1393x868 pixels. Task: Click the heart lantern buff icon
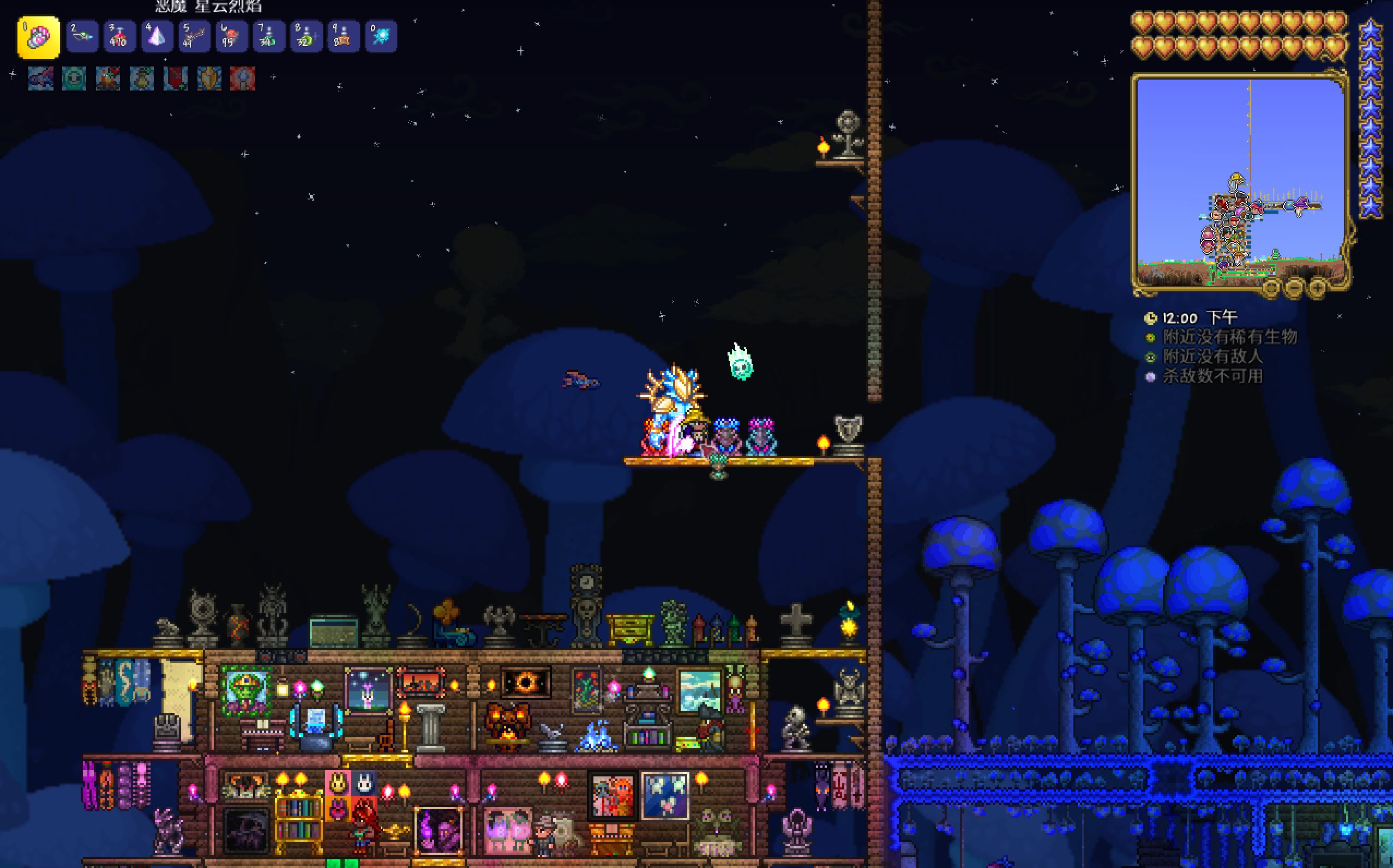tap(141, 79)
